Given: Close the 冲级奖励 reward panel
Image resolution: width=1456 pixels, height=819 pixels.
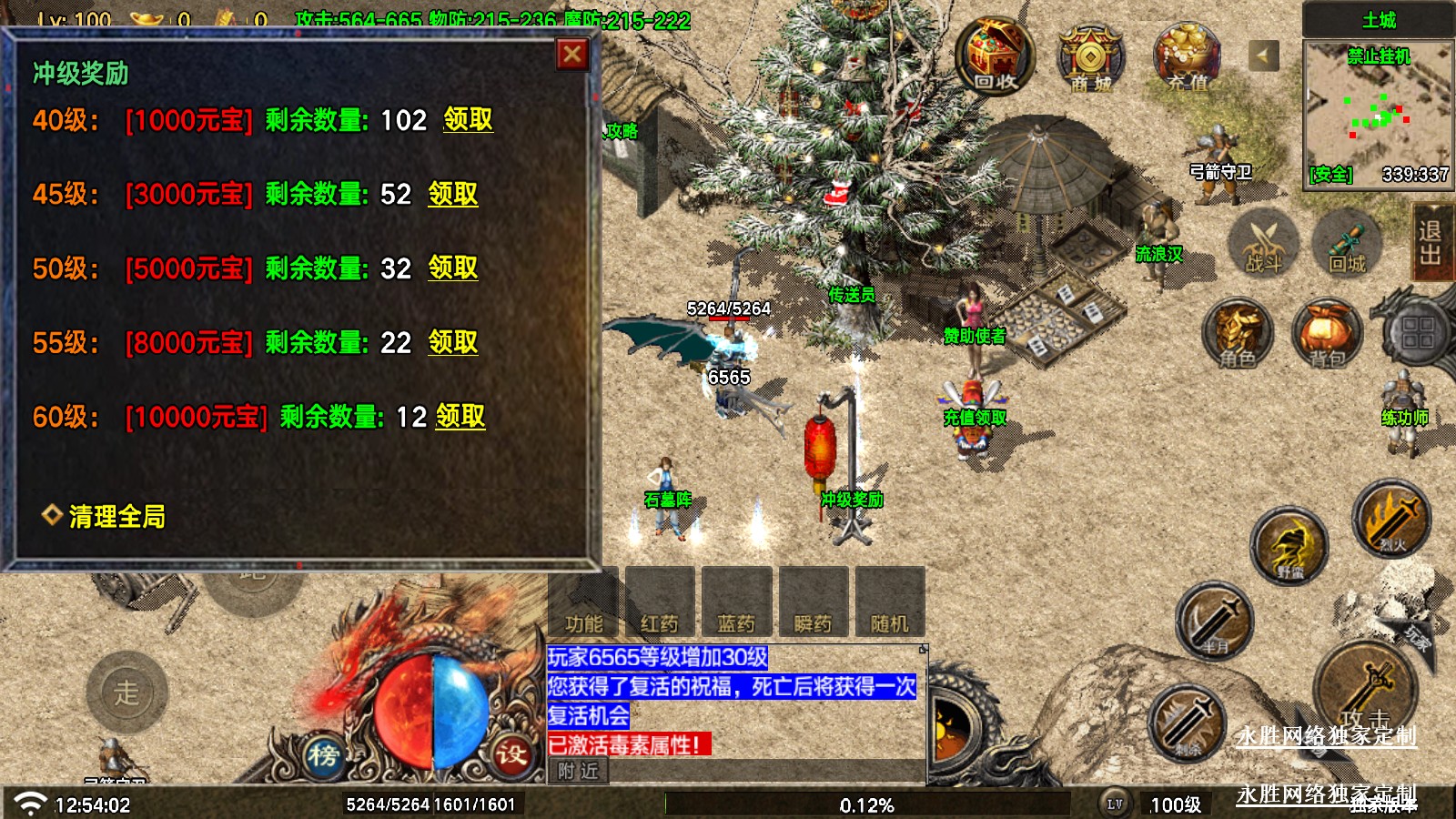Looking at the screenshot, I should tap(572, 55).
